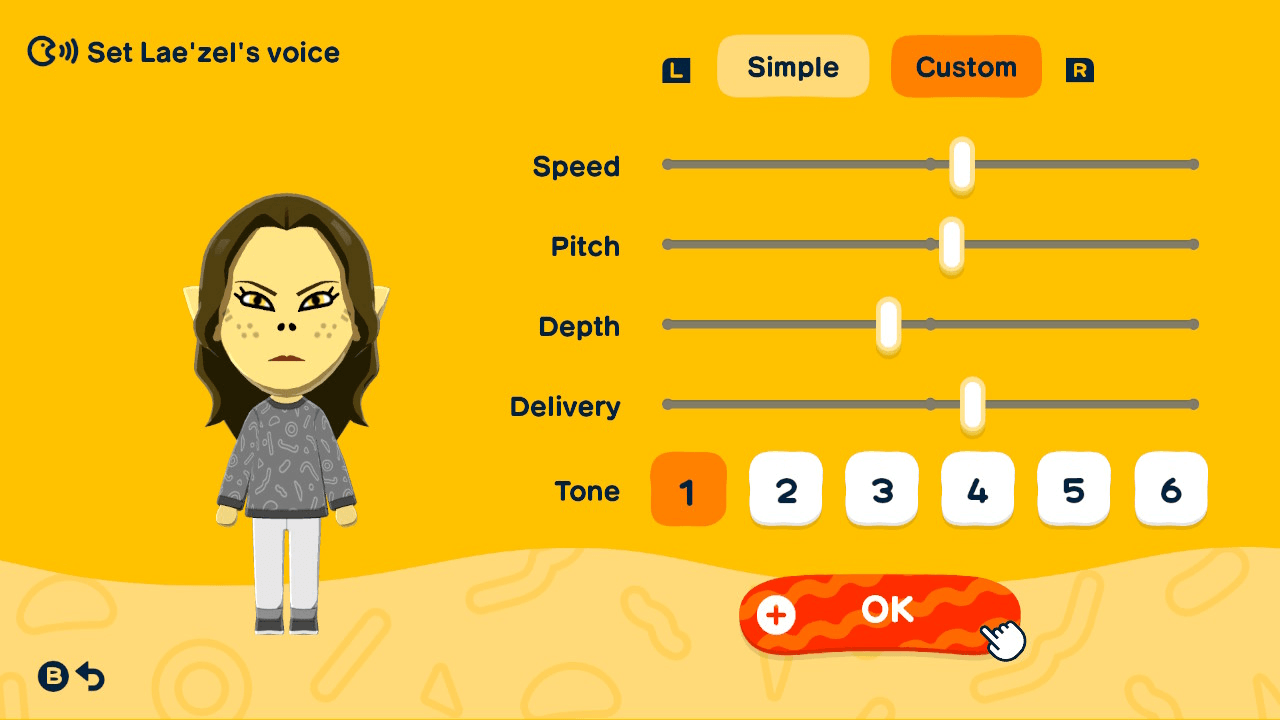Click the Depth slider handle

pos(886,324)
